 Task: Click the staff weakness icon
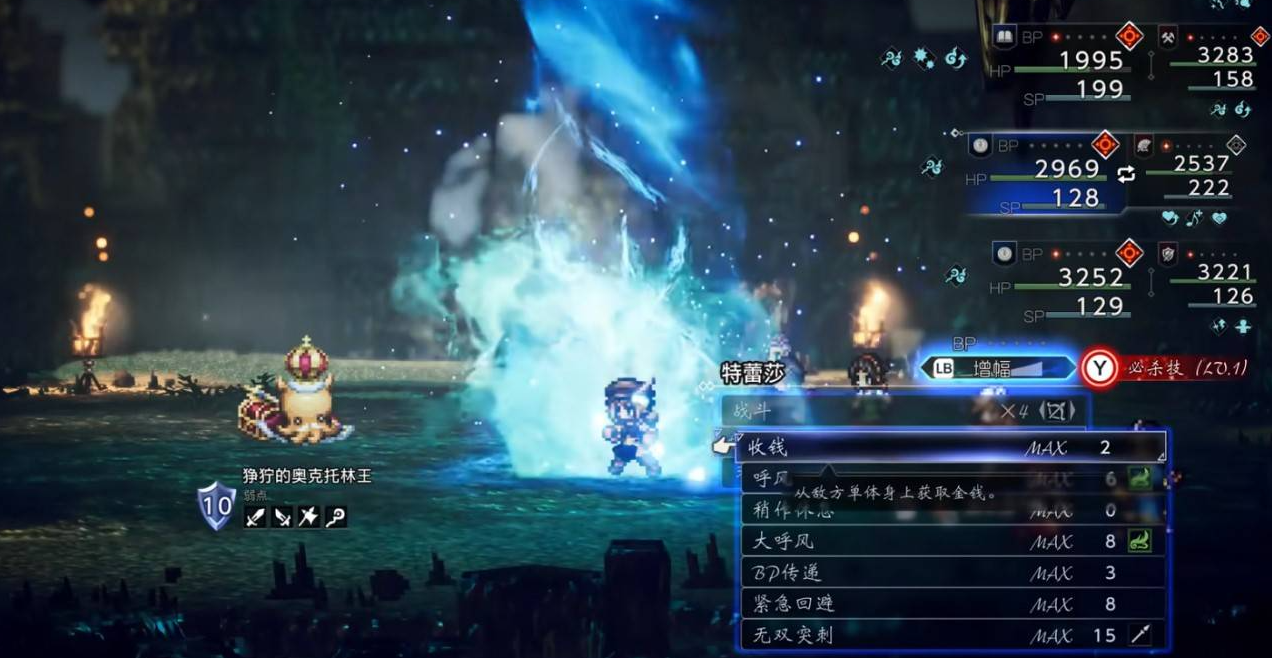click(336, 517)
